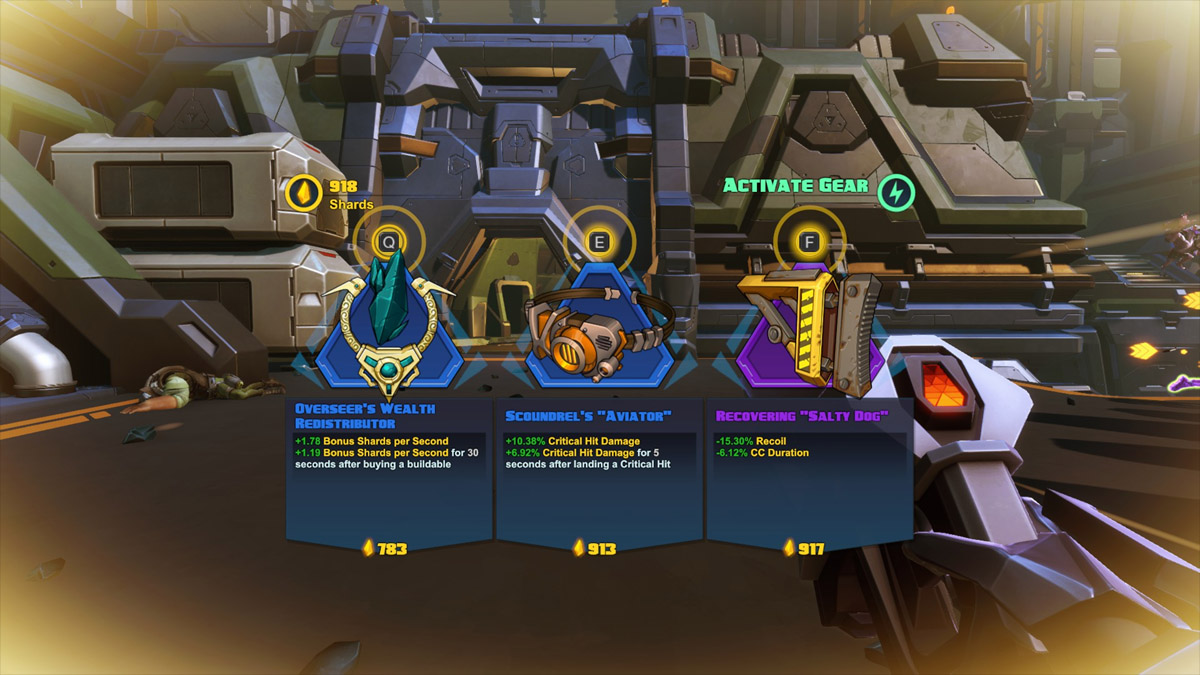1200x675 pixels.
Task: Select the Scoundrel's "Aviator" stats card
Action: coord(599,470)
